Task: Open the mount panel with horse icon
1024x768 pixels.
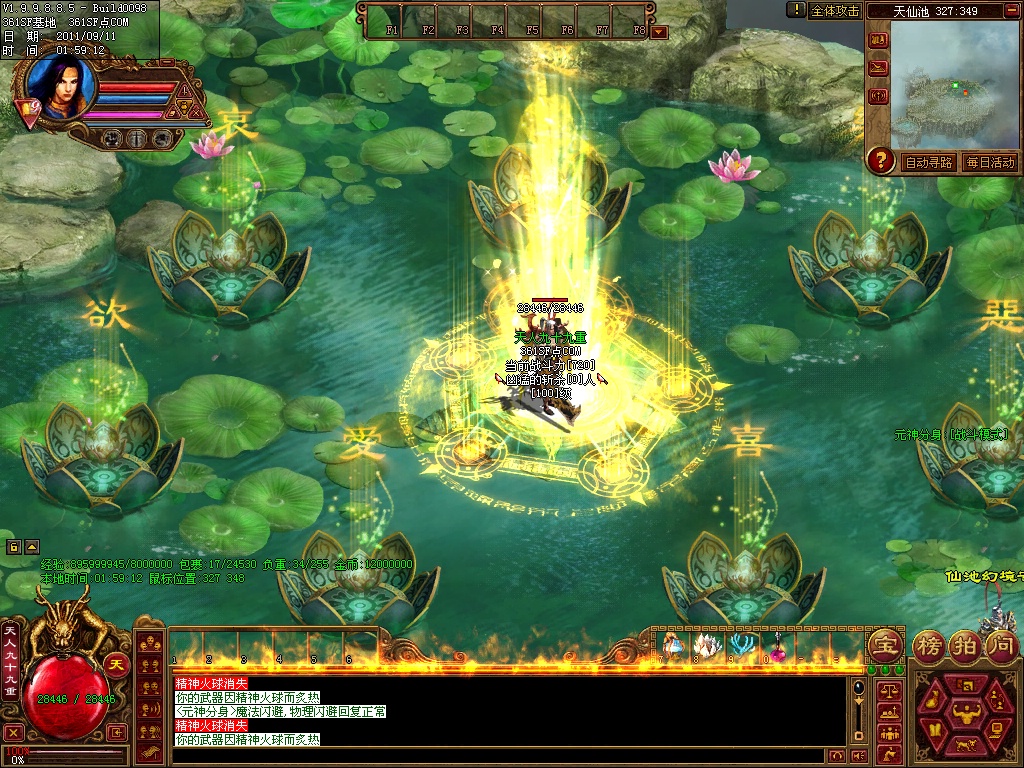Action: [x=965, y=746]
